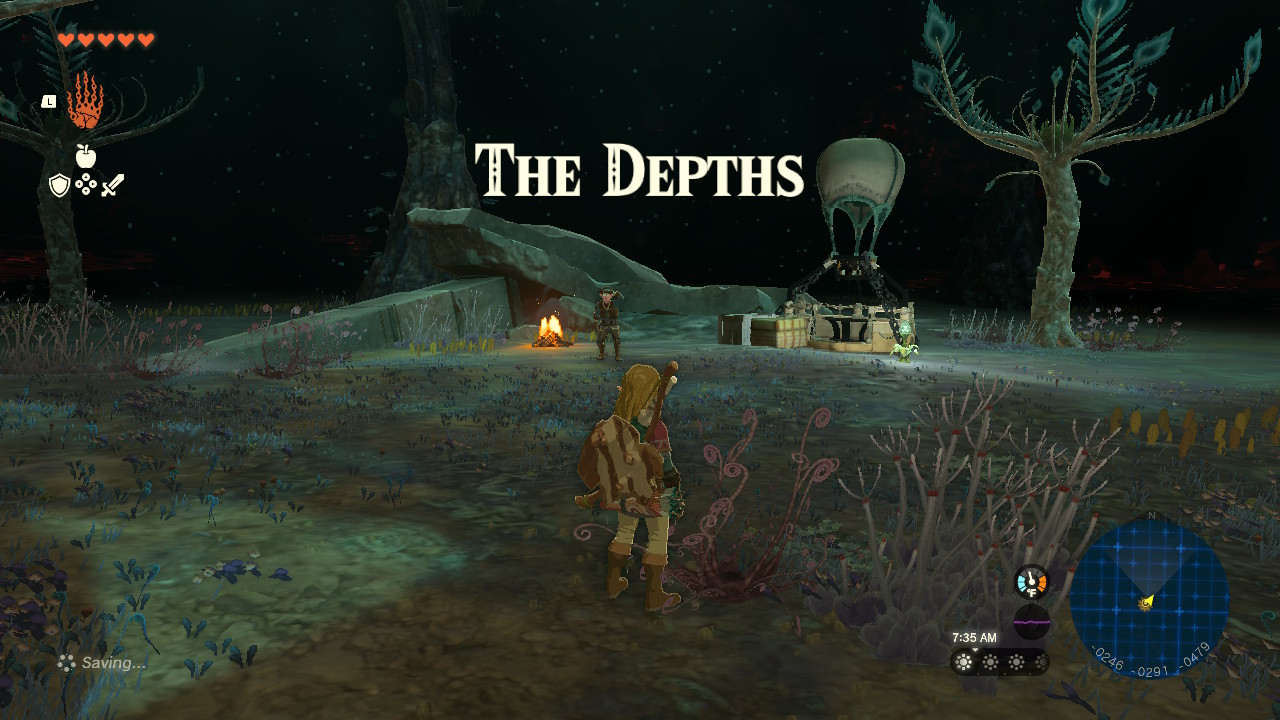
Task: Activate the orange Ultrahand ability icon
Action: point(85,102)
